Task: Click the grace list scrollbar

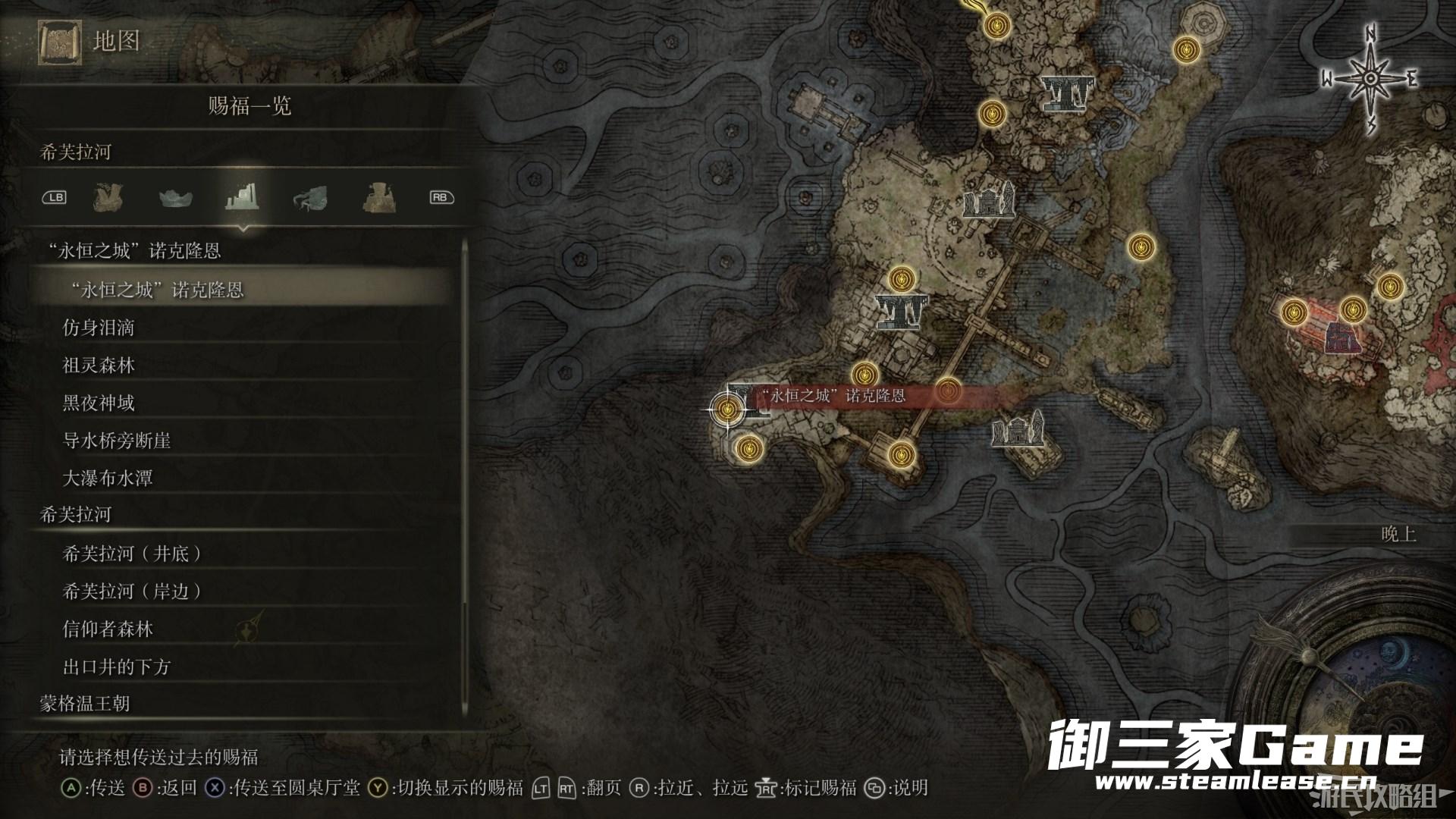Action: tap(464, 478)
